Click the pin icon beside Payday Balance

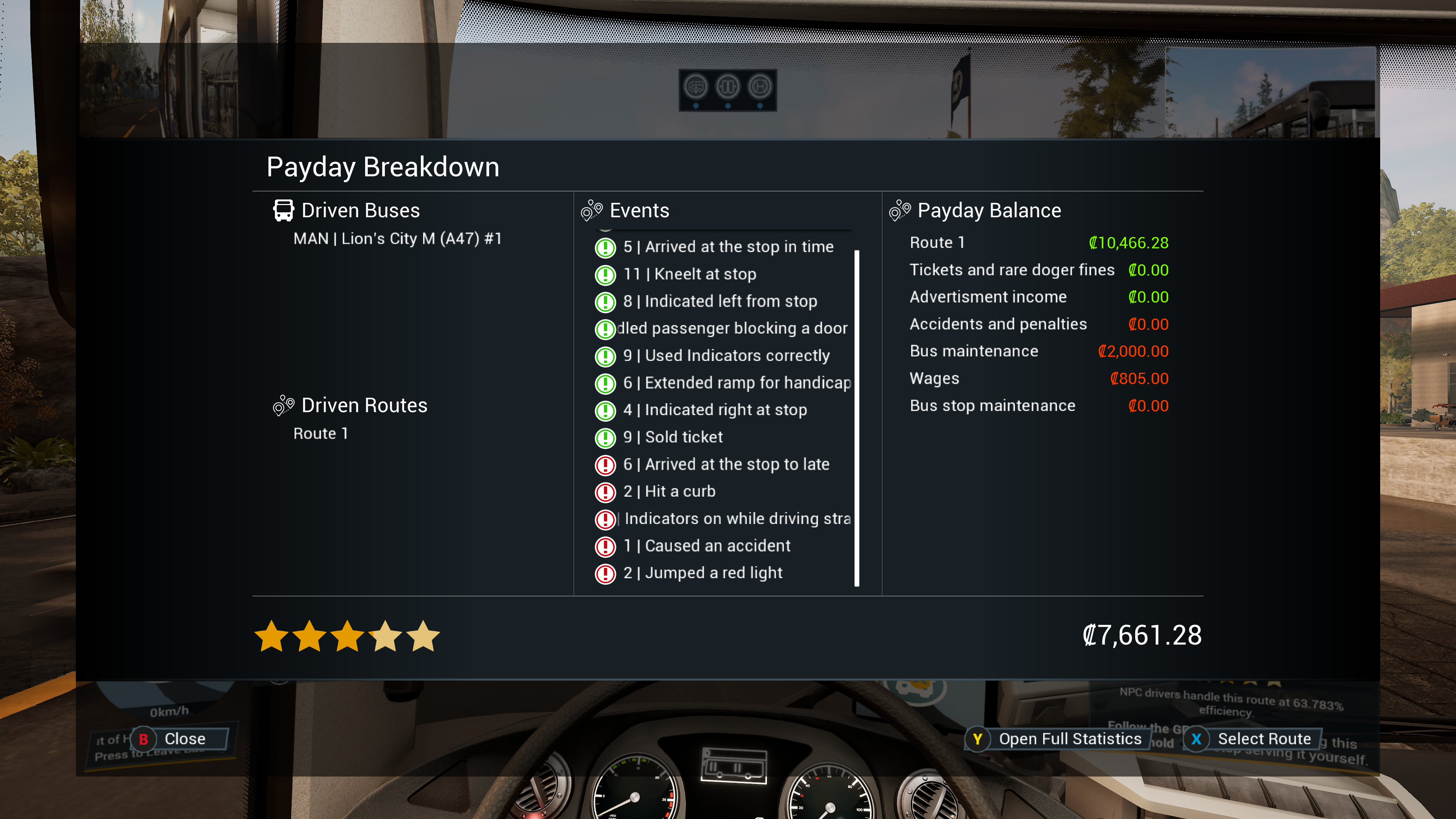click(900, 210)
